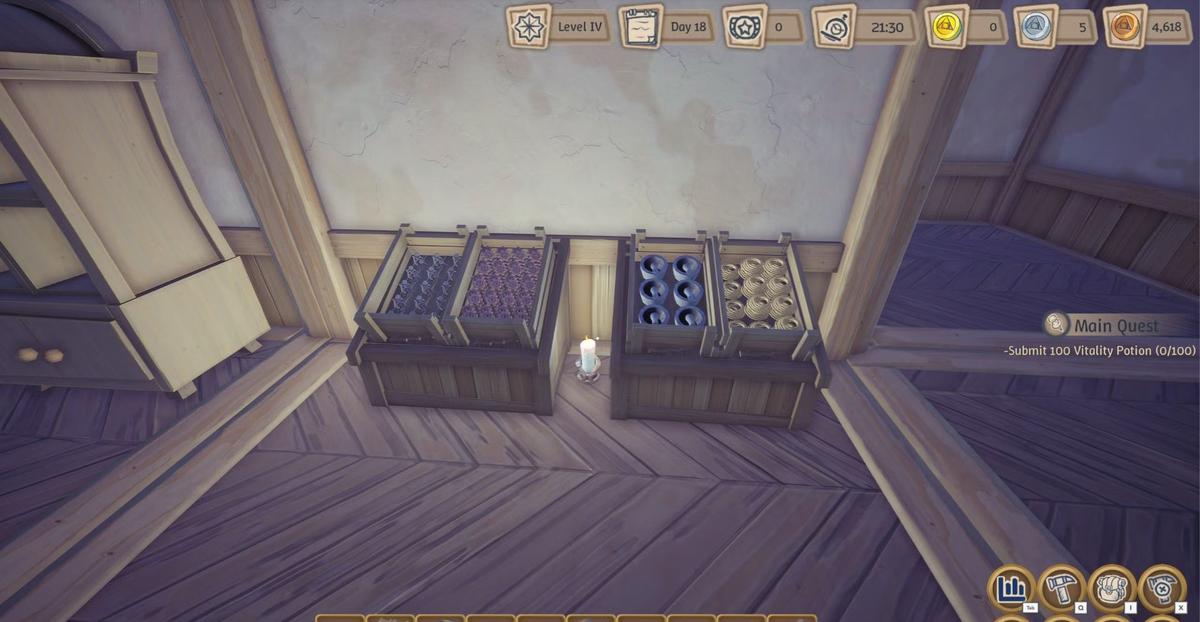Image resolution: width=1200 pixels, height=622 pixels.
Task: Open the statistics bar chart panel
Action: [x=1011, y=588]
